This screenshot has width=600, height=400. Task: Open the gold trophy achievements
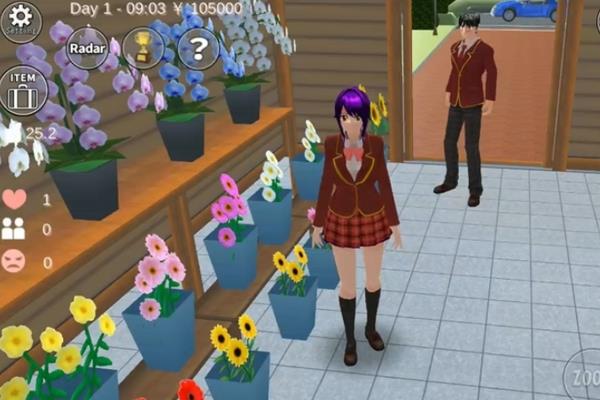tap(142, 47)
